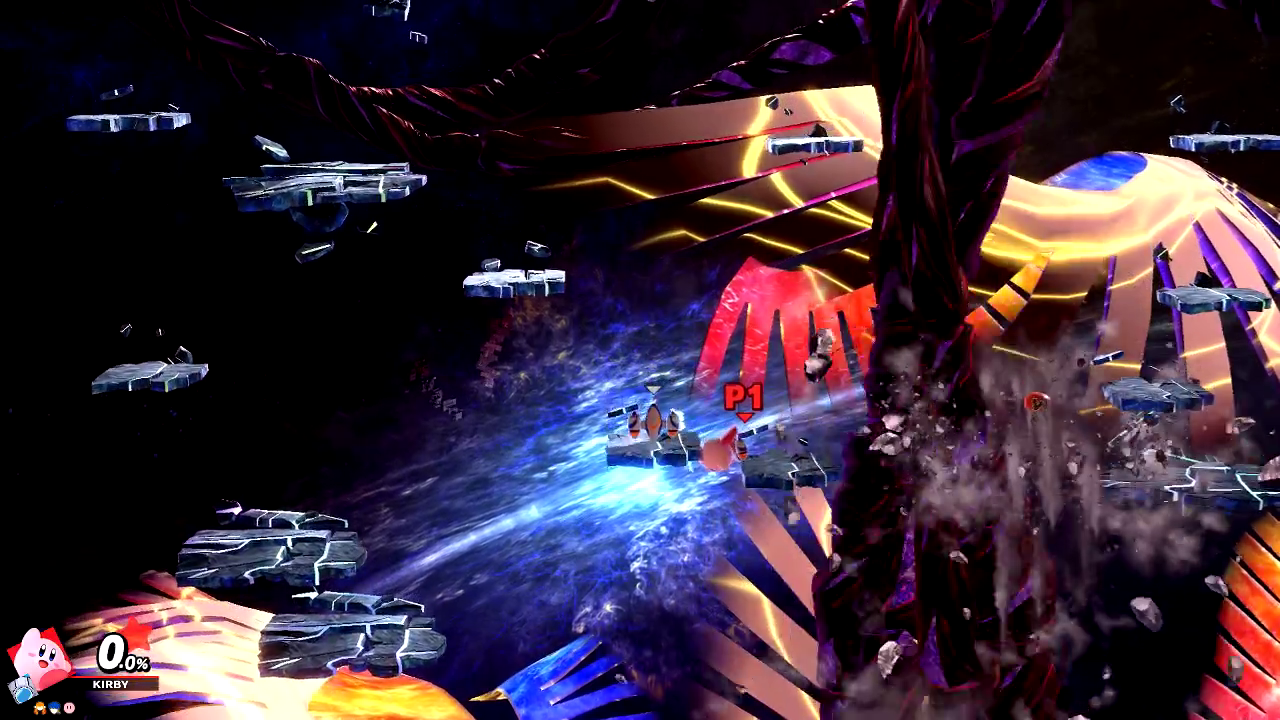Select the small pink Kirby stock icon
This screenshot has height=720, width=1280.
[x=69, y=707]
